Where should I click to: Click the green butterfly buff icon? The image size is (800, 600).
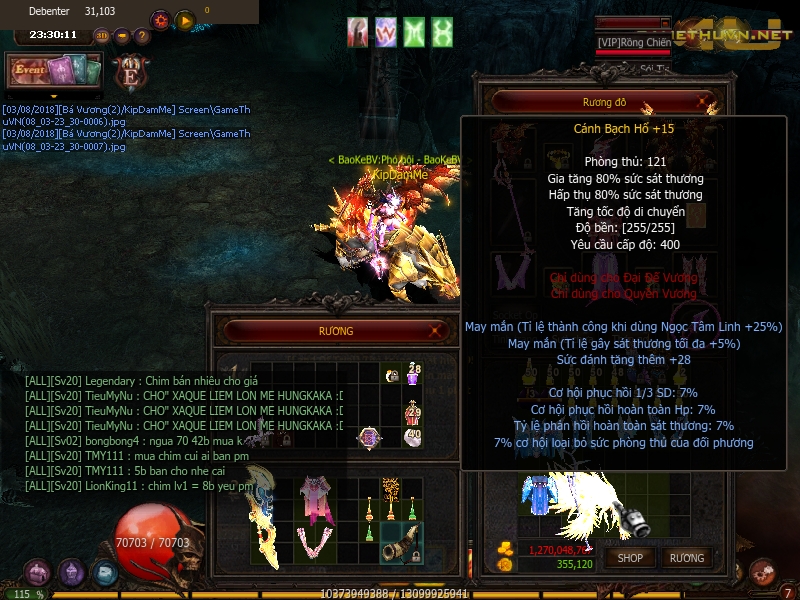point(442,32)
